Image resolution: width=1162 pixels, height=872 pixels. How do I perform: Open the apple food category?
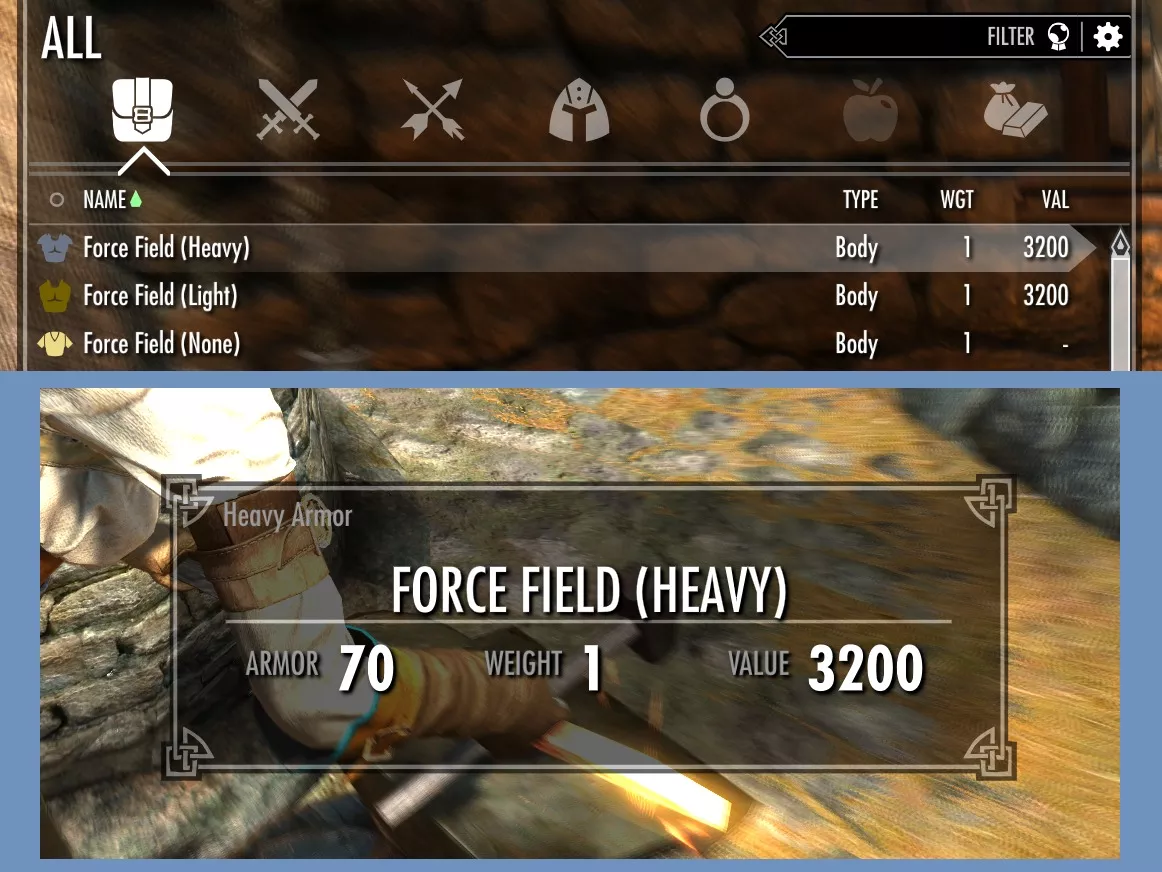pos(870,110)
